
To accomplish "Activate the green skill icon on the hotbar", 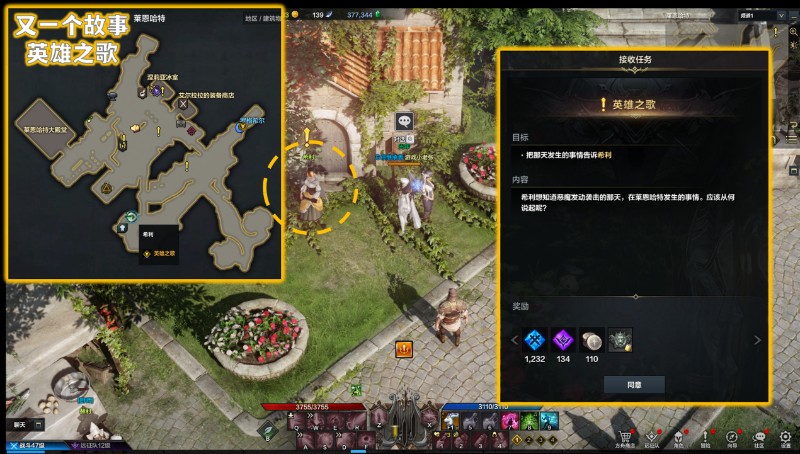I will (x=529, y=421).
